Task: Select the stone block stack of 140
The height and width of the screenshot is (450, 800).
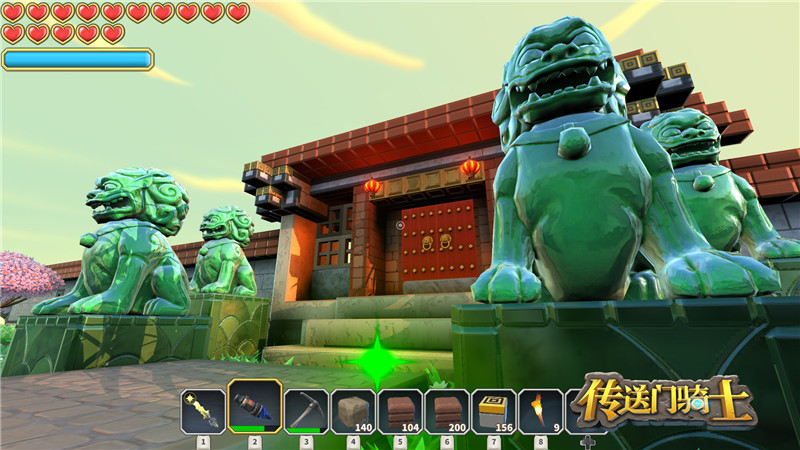Action: [x=353, y=411]
